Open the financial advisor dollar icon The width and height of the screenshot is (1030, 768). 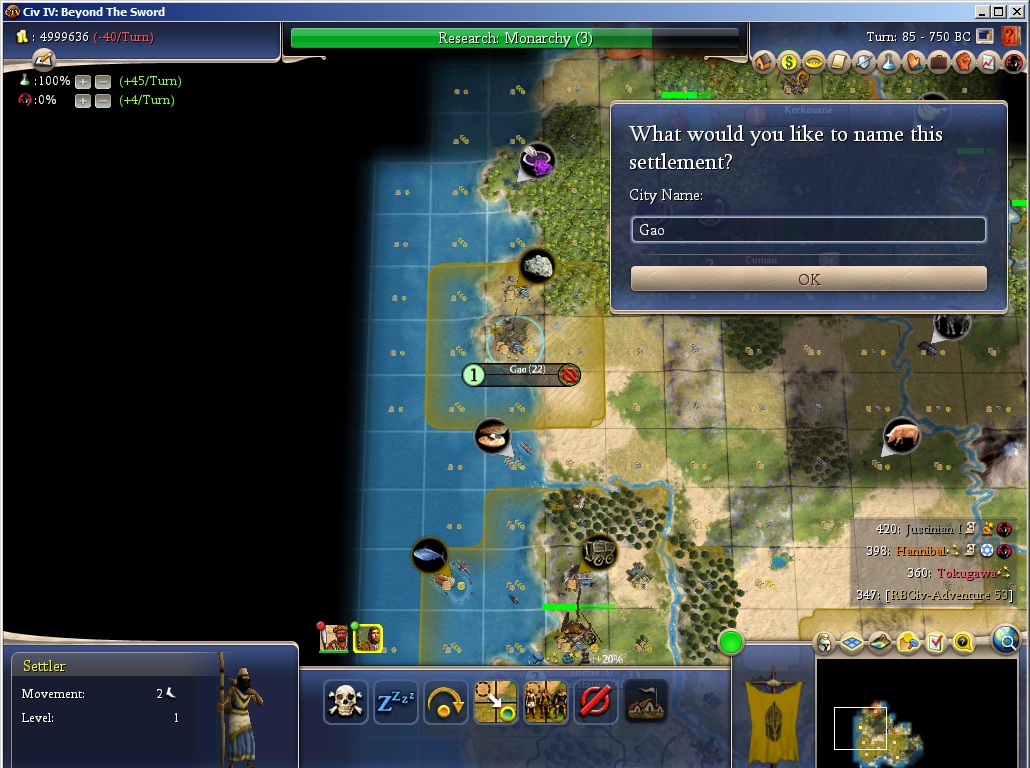(789, 62)
